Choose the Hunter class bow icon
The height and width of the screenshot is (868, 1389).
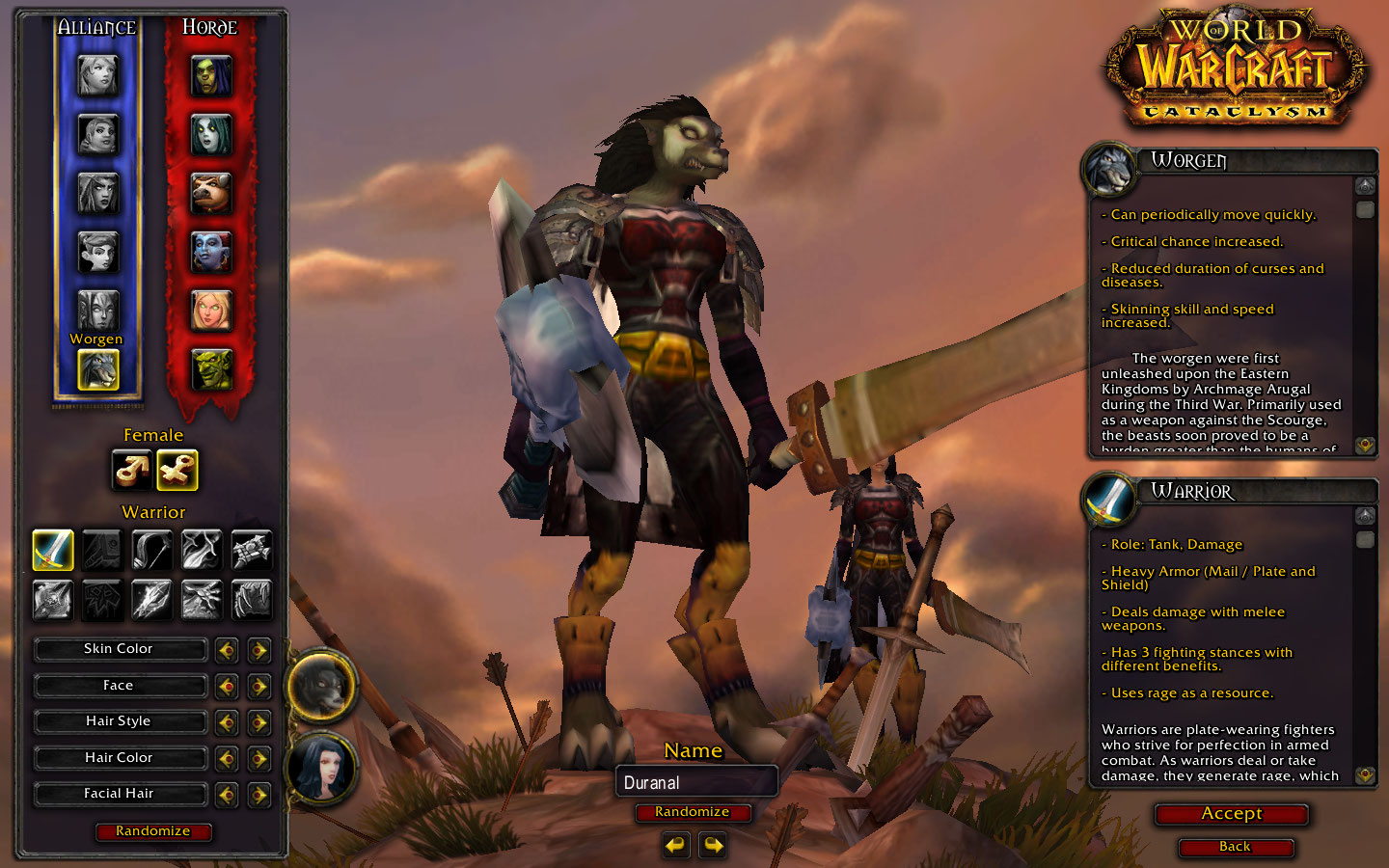(151, 550)
